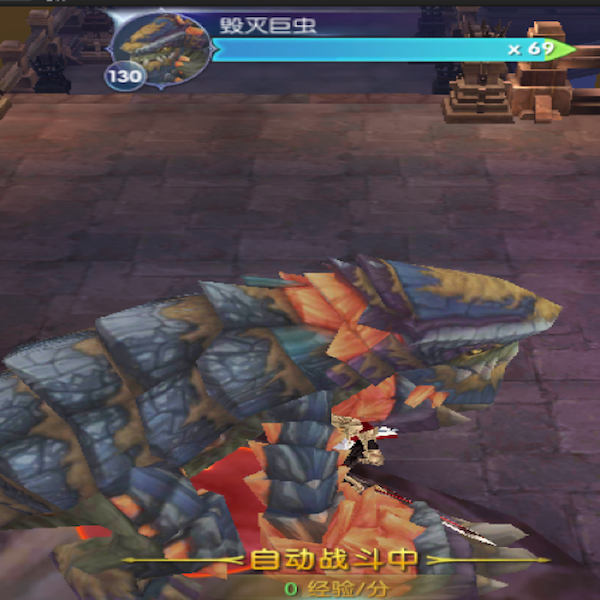
Task: Click the 毁灭巨虫 boss portrait
Action: 163,46
